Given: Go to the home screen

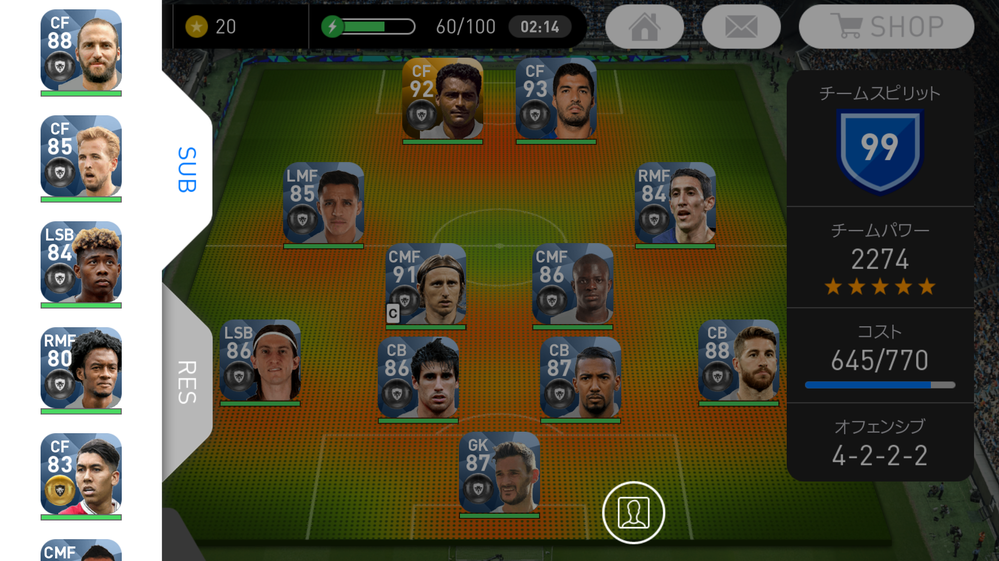Looking at the screenshot, I should [644, 27].
